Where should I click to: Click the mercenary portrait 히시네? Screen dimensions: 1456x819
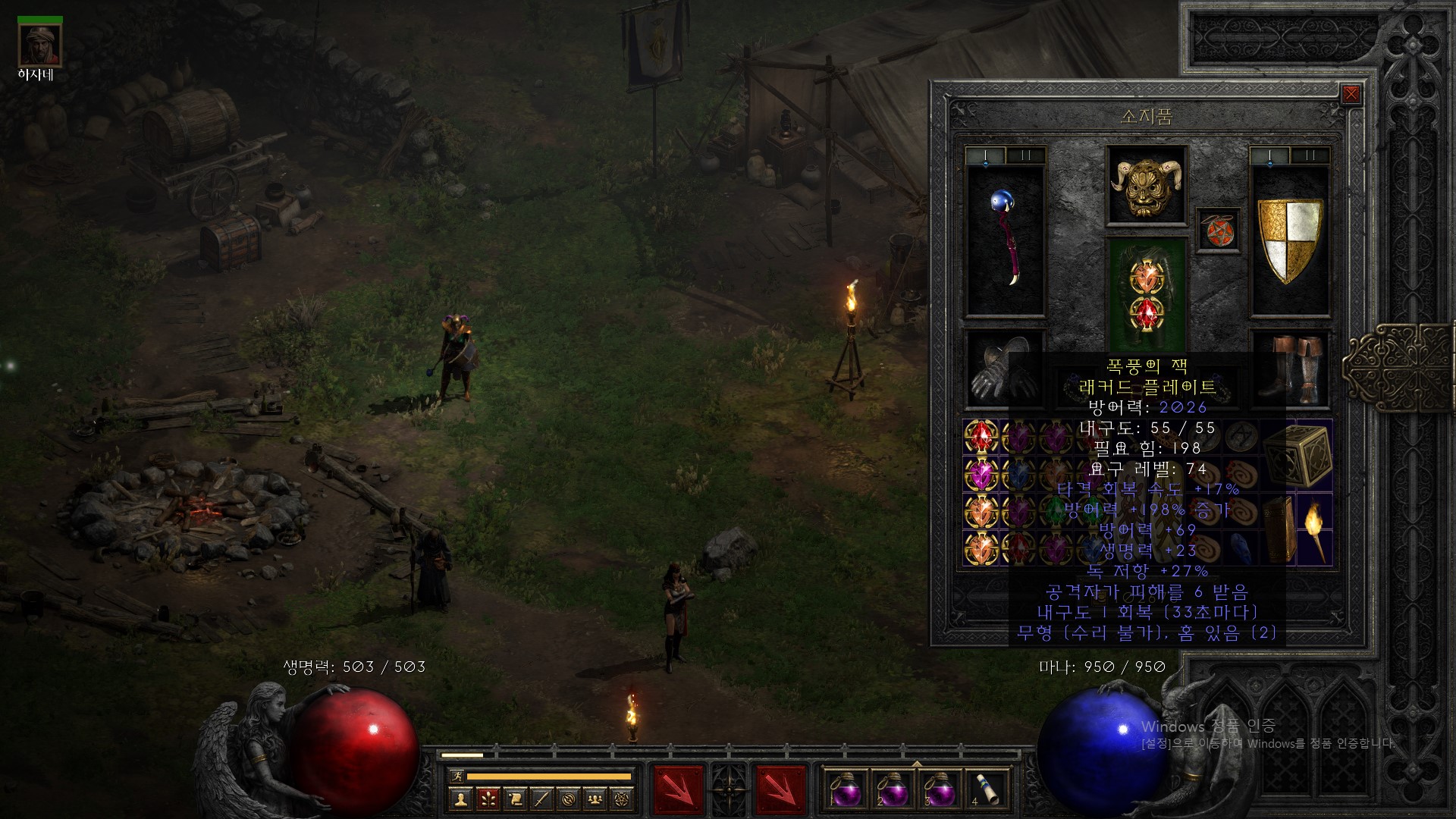click(x=40, y=46)
